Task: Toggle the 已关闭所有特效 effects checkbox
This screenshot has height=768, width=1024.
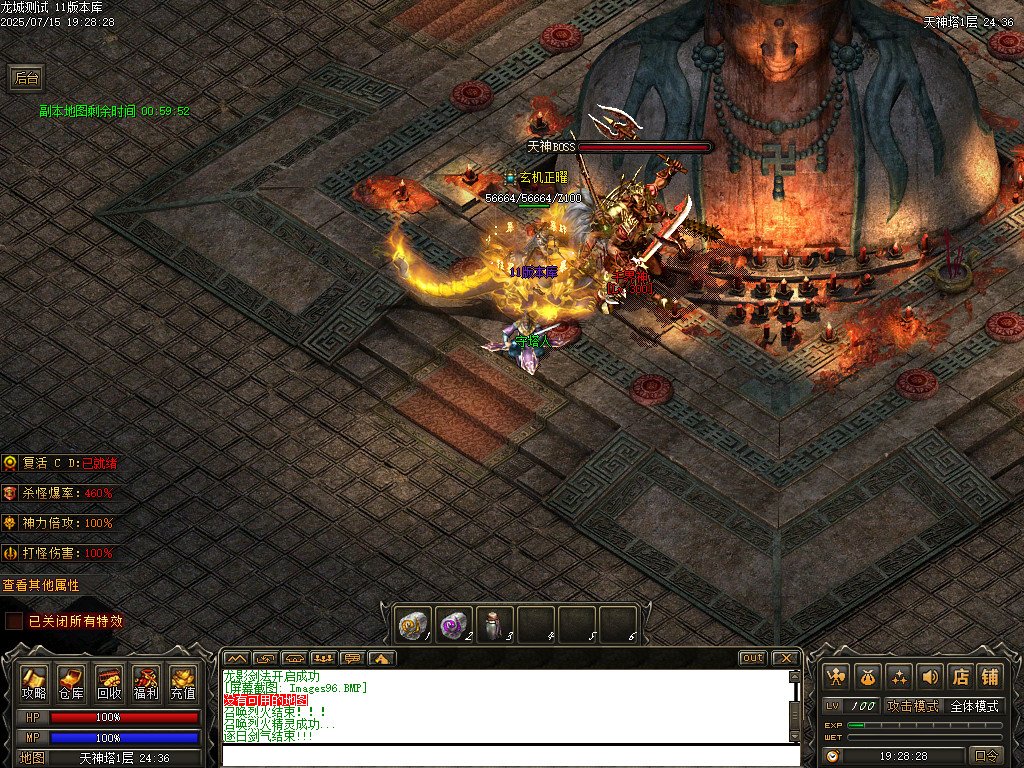Action: [14, 621]
